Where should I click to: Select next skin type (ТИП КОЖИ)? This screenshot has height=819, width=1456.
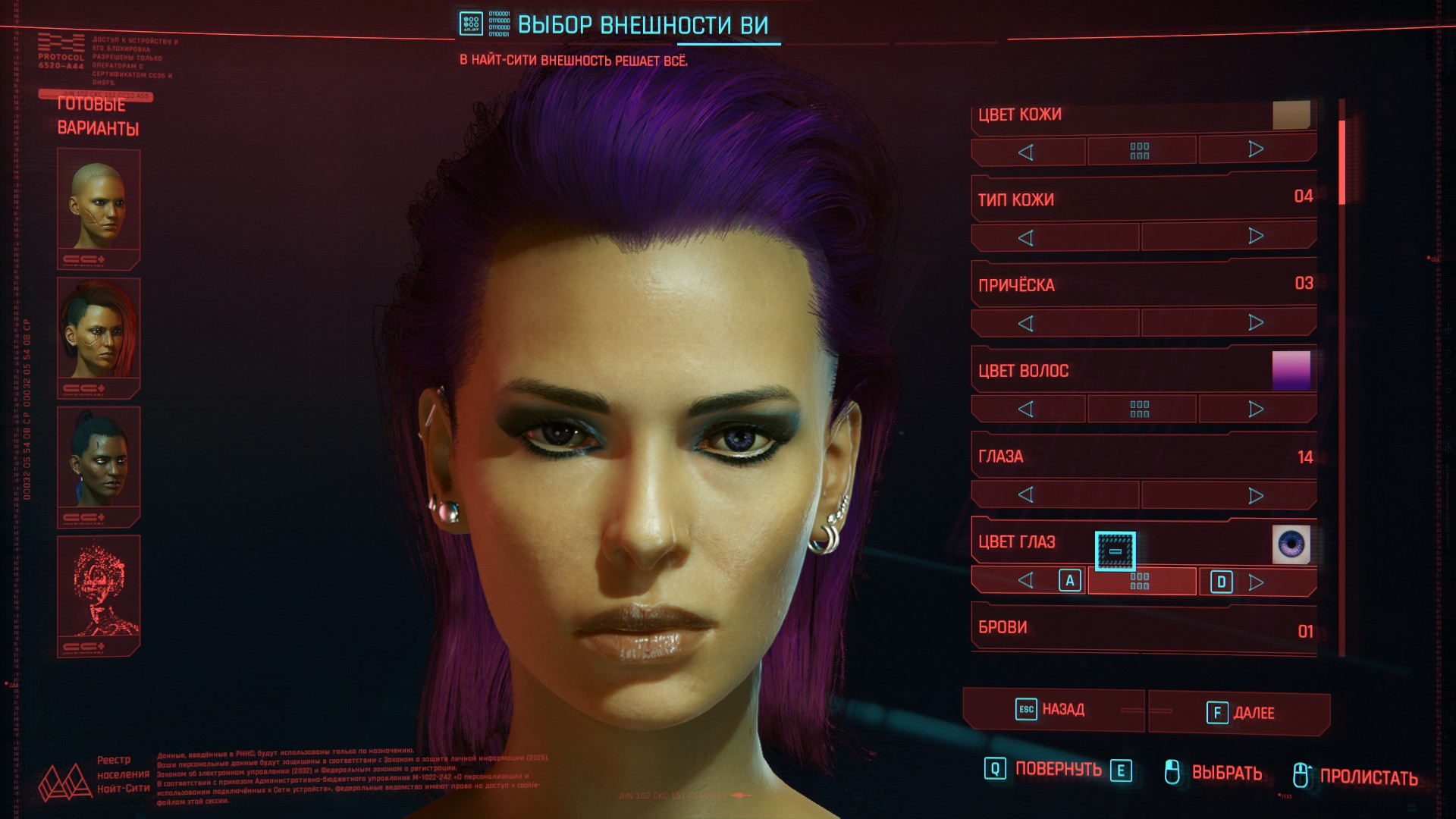pyautogui.click(x=1256, y=236)
